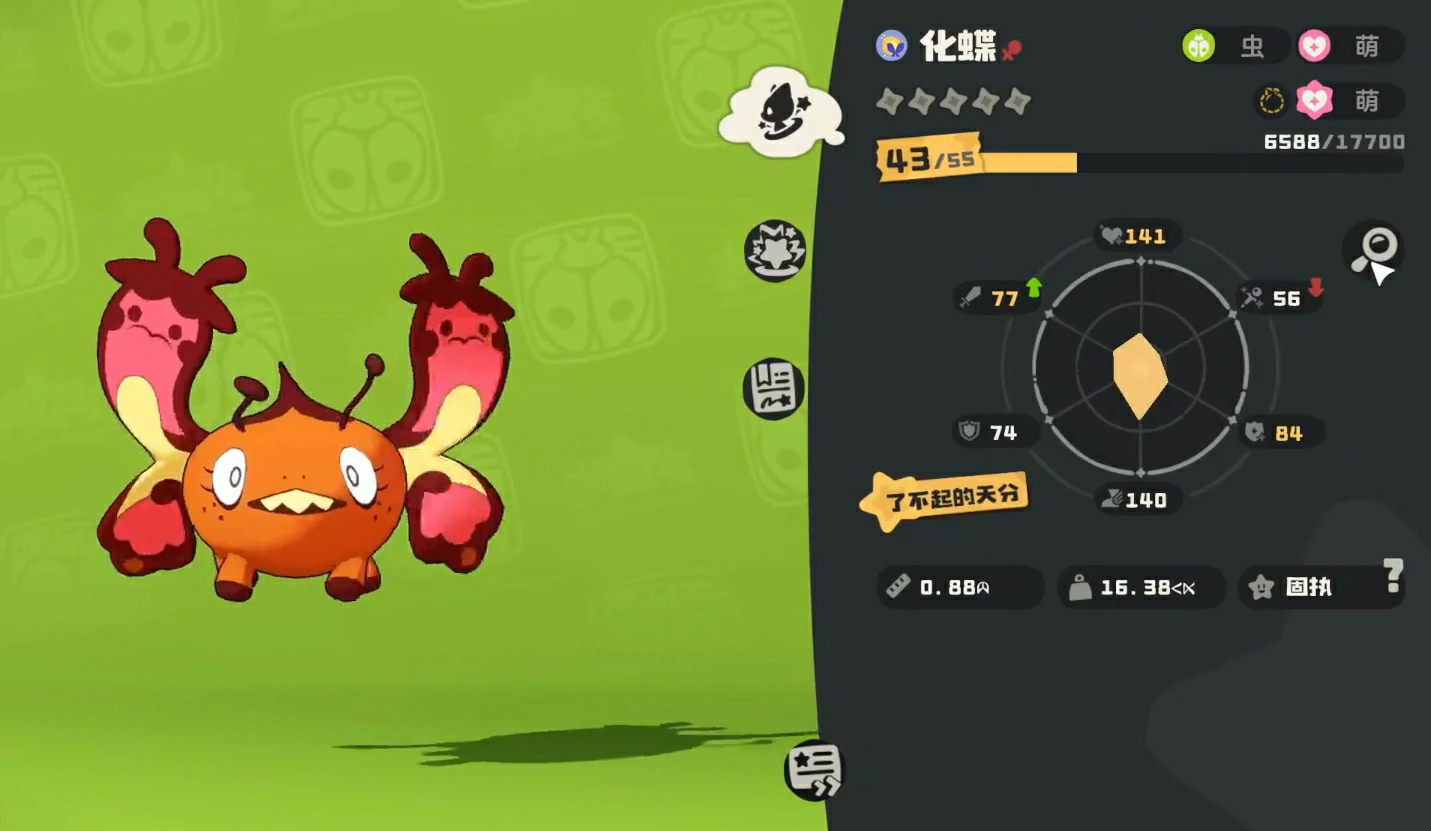1431x831 pixels.
Task: Click the 了不起的天分 talent banner
Action: [945, 497]
